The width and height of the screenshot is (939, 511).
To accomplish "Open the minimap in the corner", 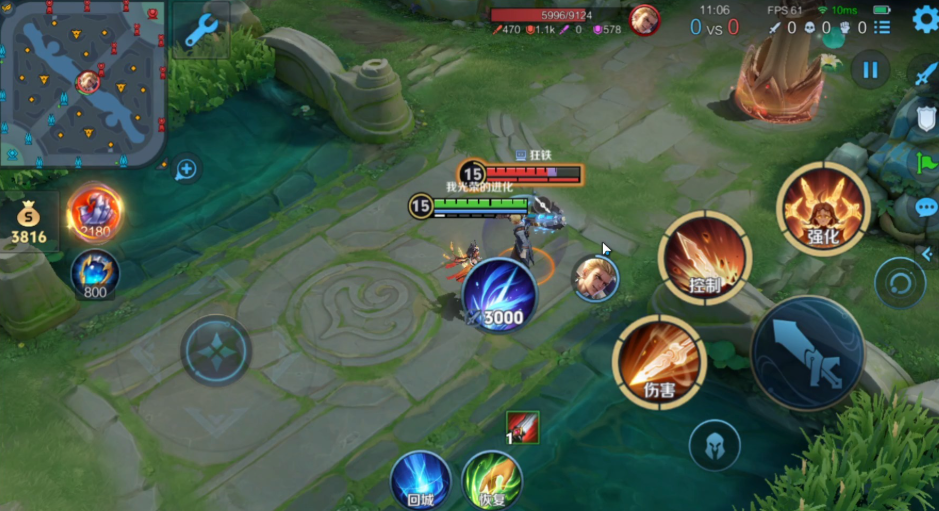I will 82,82.
